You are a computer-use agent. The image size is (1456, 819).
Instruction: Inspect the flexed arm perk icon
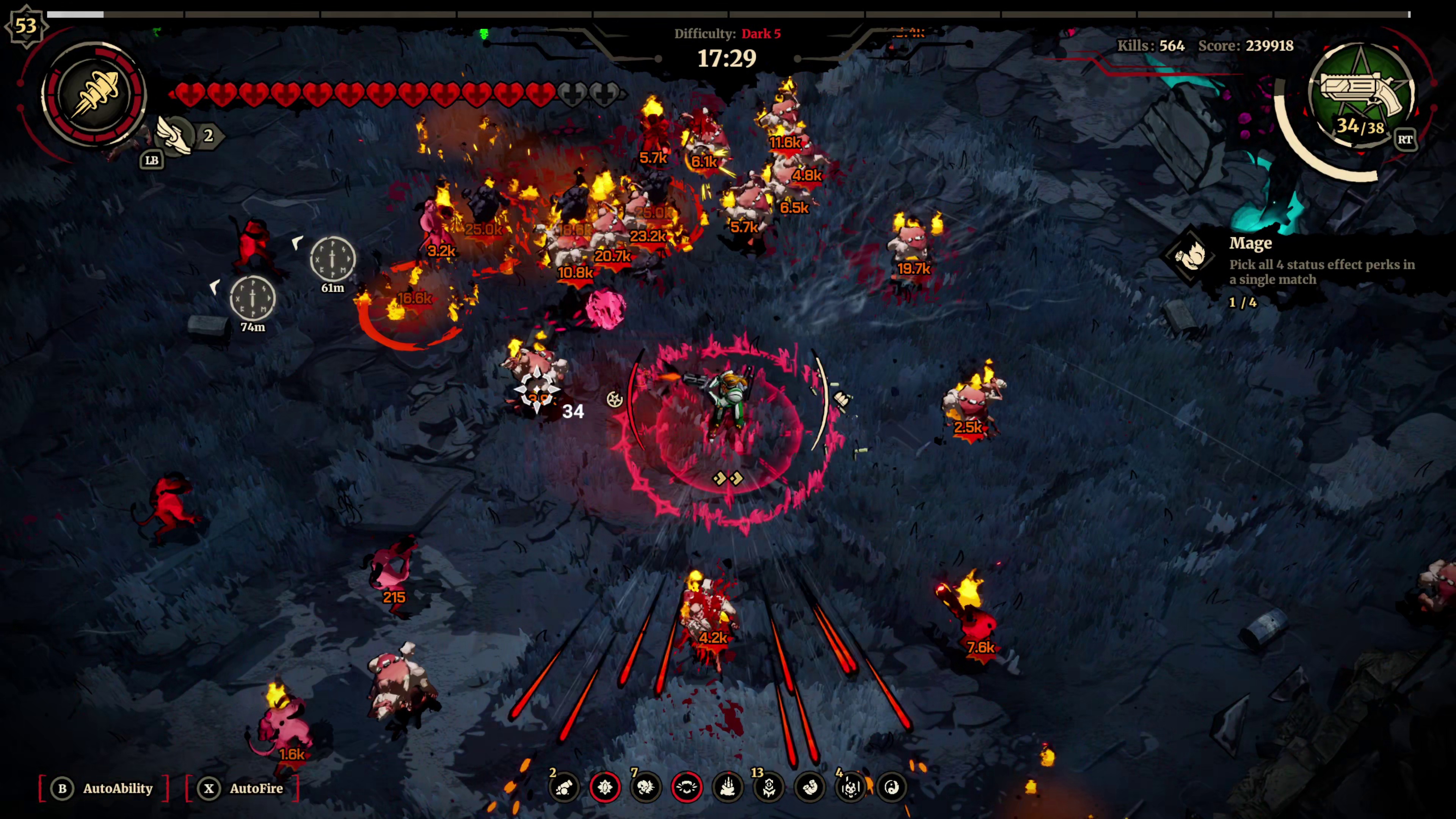click(810, 787)
